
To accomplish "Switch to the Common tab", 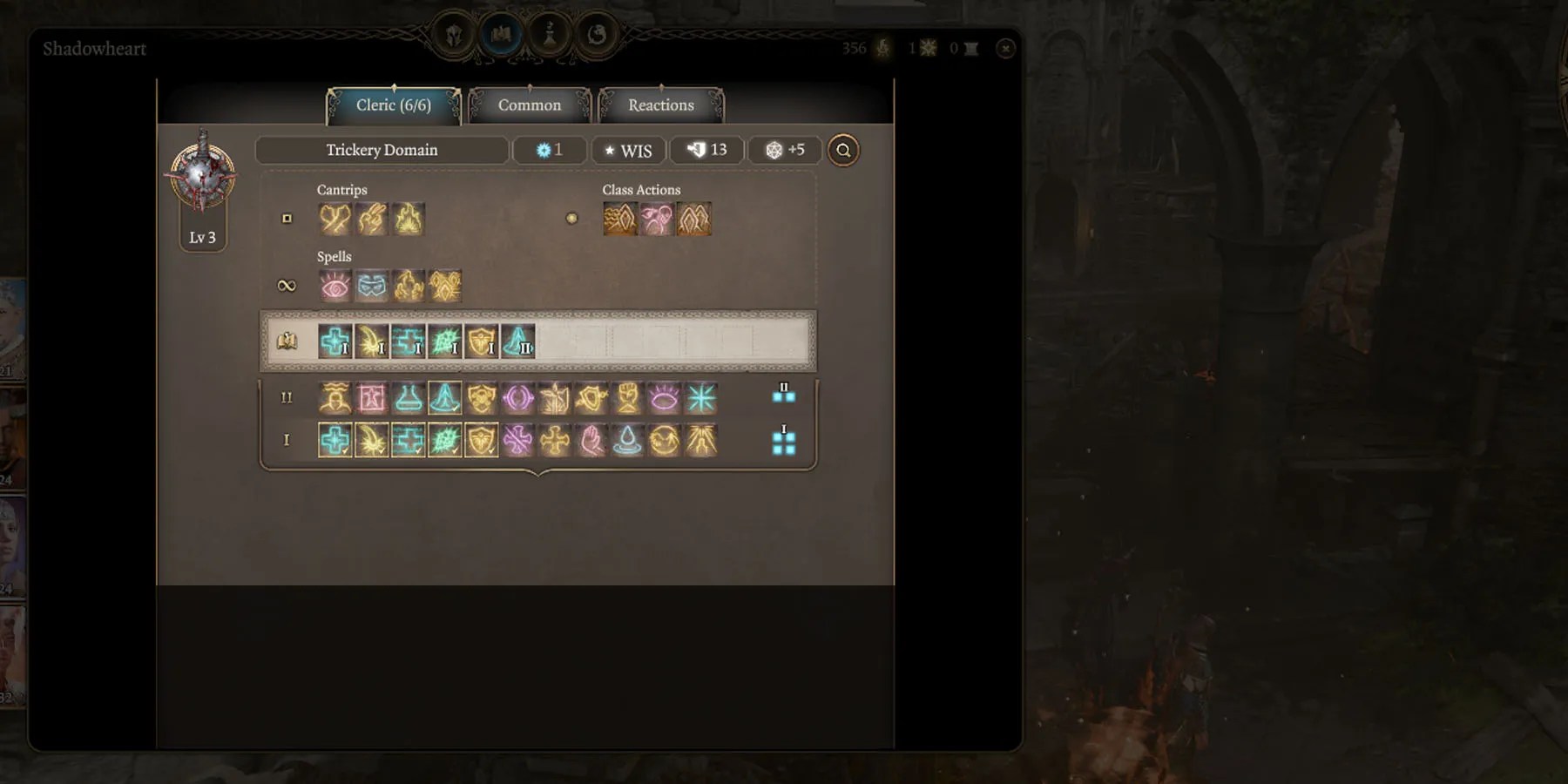I will pos(529,105).
